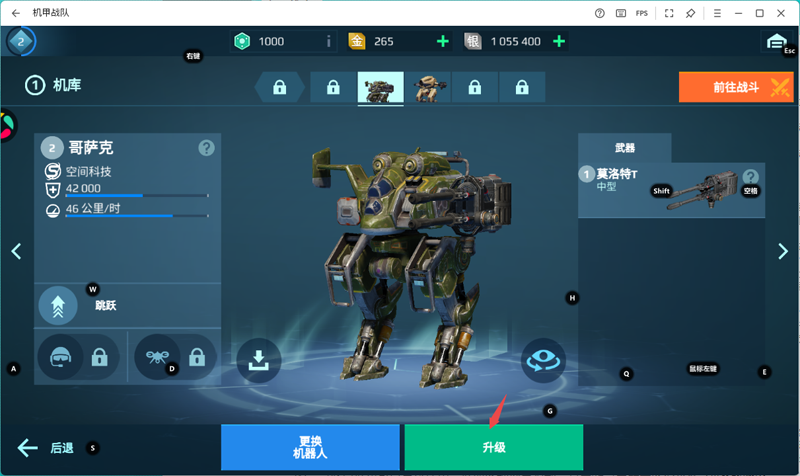This screenshot has height=476, width=800.
Task: Maximize the 机甲战队 window
Action: tap(760, 13)
